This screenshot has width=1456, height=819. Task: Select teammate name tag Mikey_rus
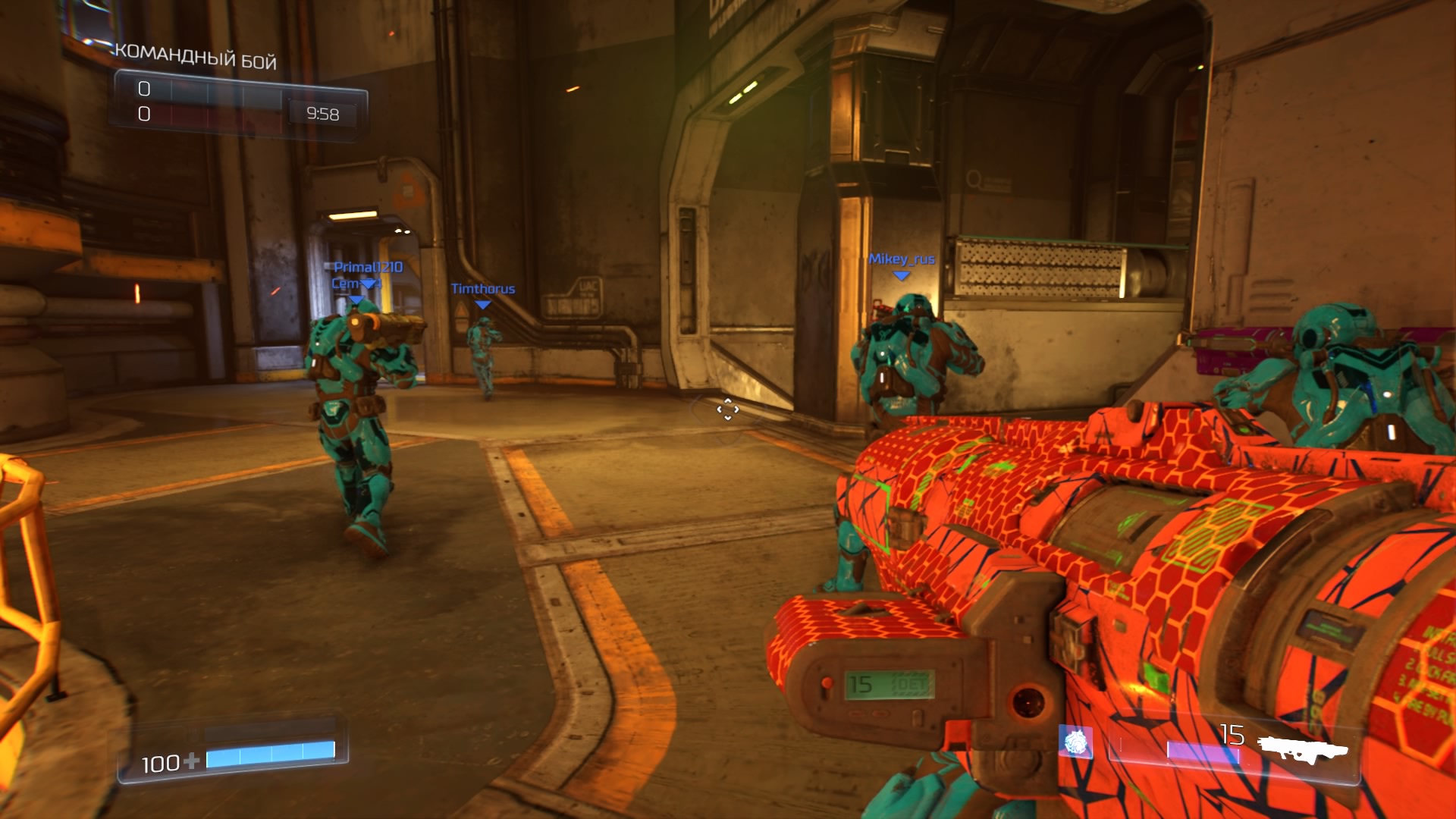[x=902, y=259]
